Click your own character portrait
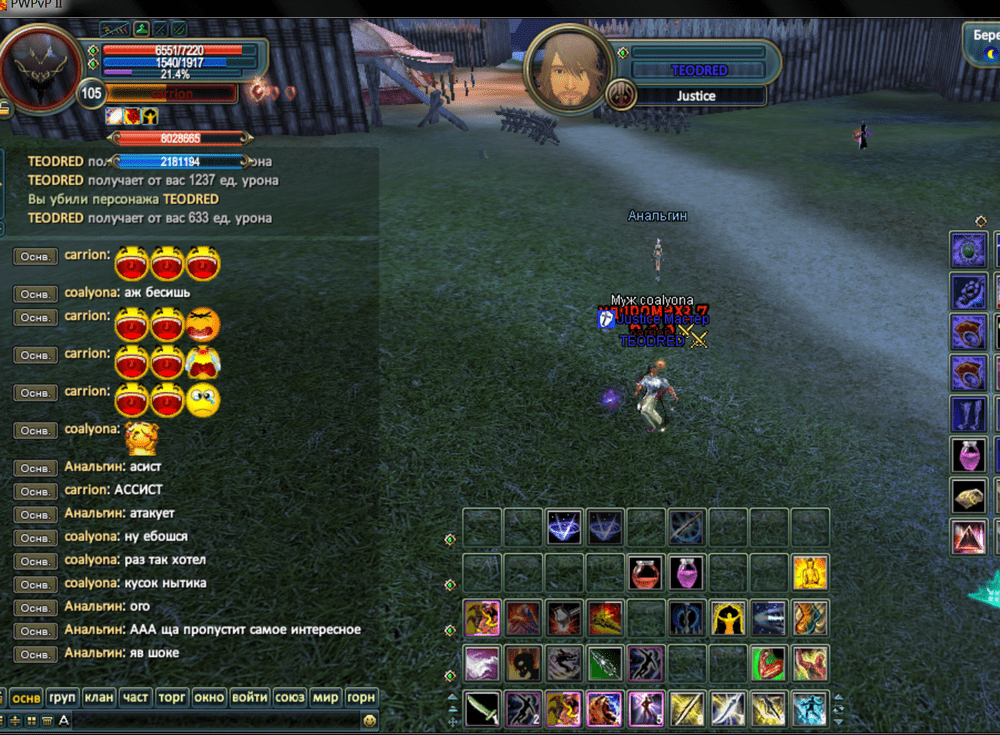Screen dimensions: 1000x735 [42, 67]
